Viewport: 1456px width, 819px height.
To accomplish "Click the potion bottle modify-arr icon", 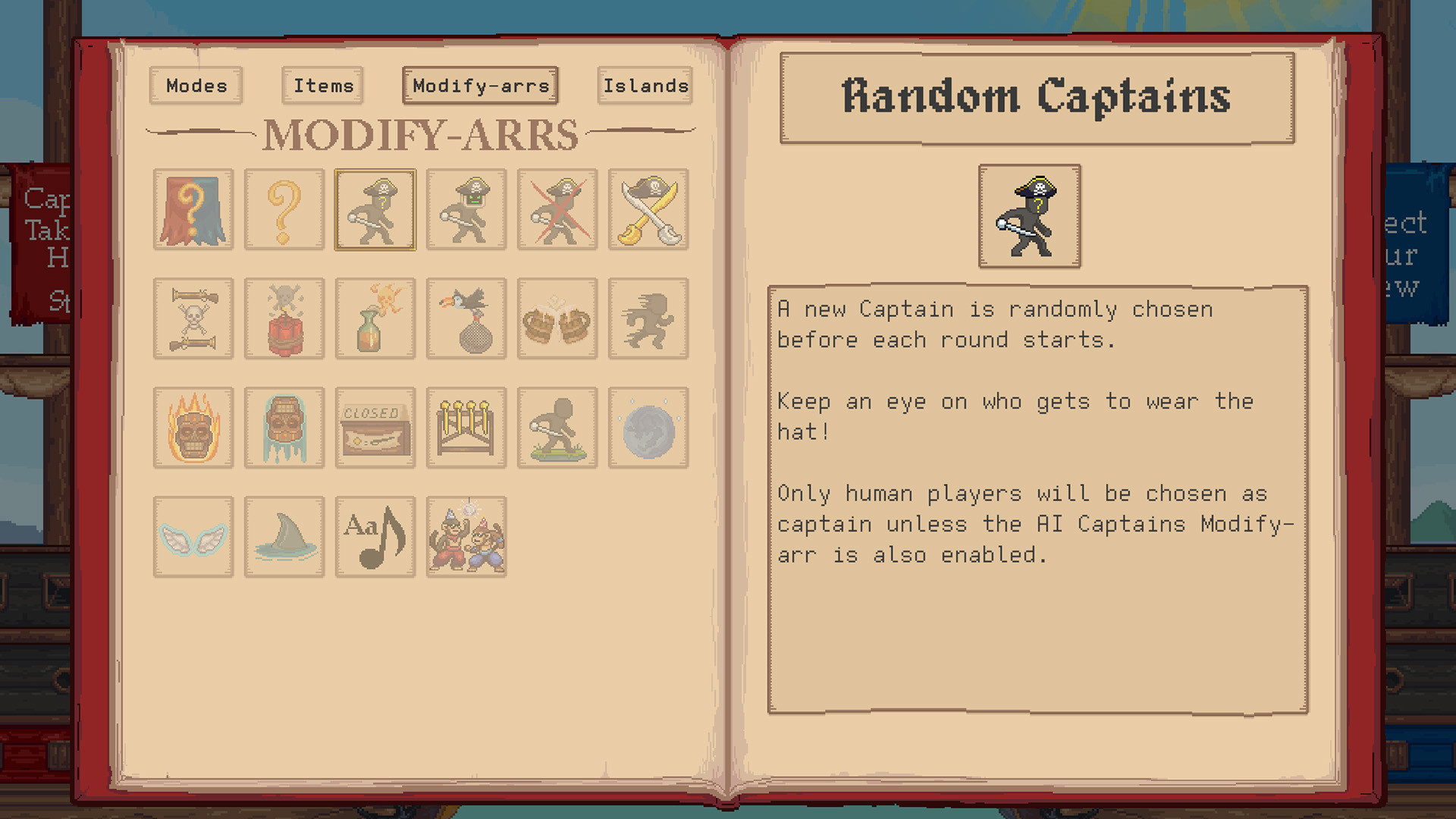I will pyautogui.click(x=375, y=318).
